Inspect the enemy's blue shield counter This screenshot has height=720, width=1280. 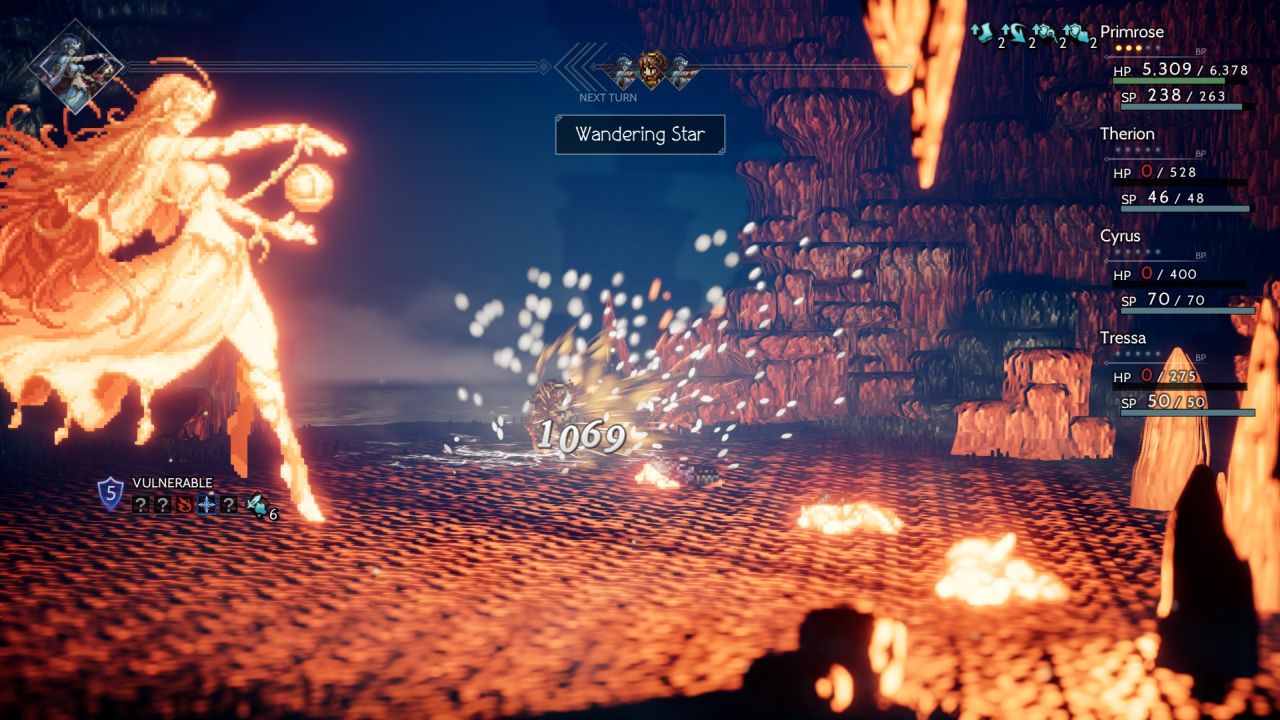click(x=110, y=493)
